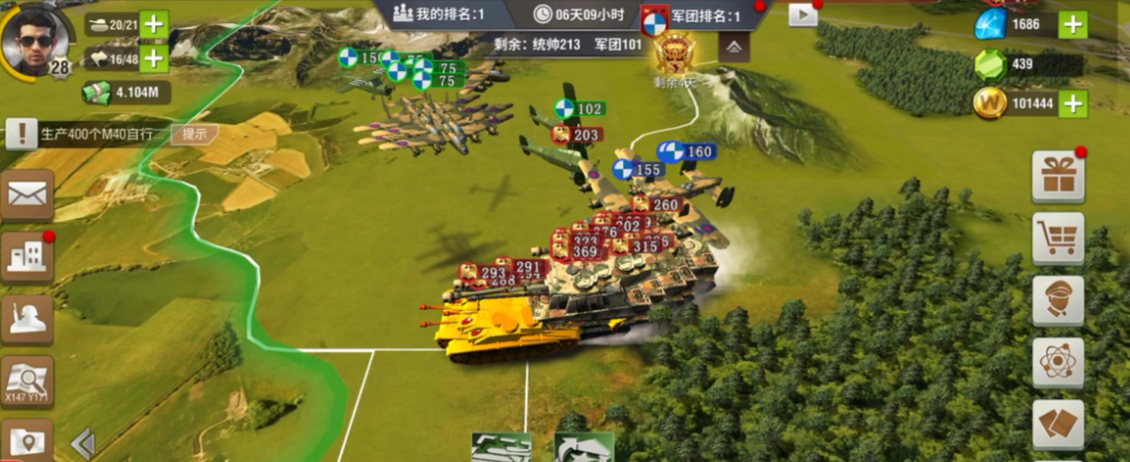1130x462 pixels.
Task: Add more blue diamonds
Action: pyautogui.click(x=1072, y=24)
